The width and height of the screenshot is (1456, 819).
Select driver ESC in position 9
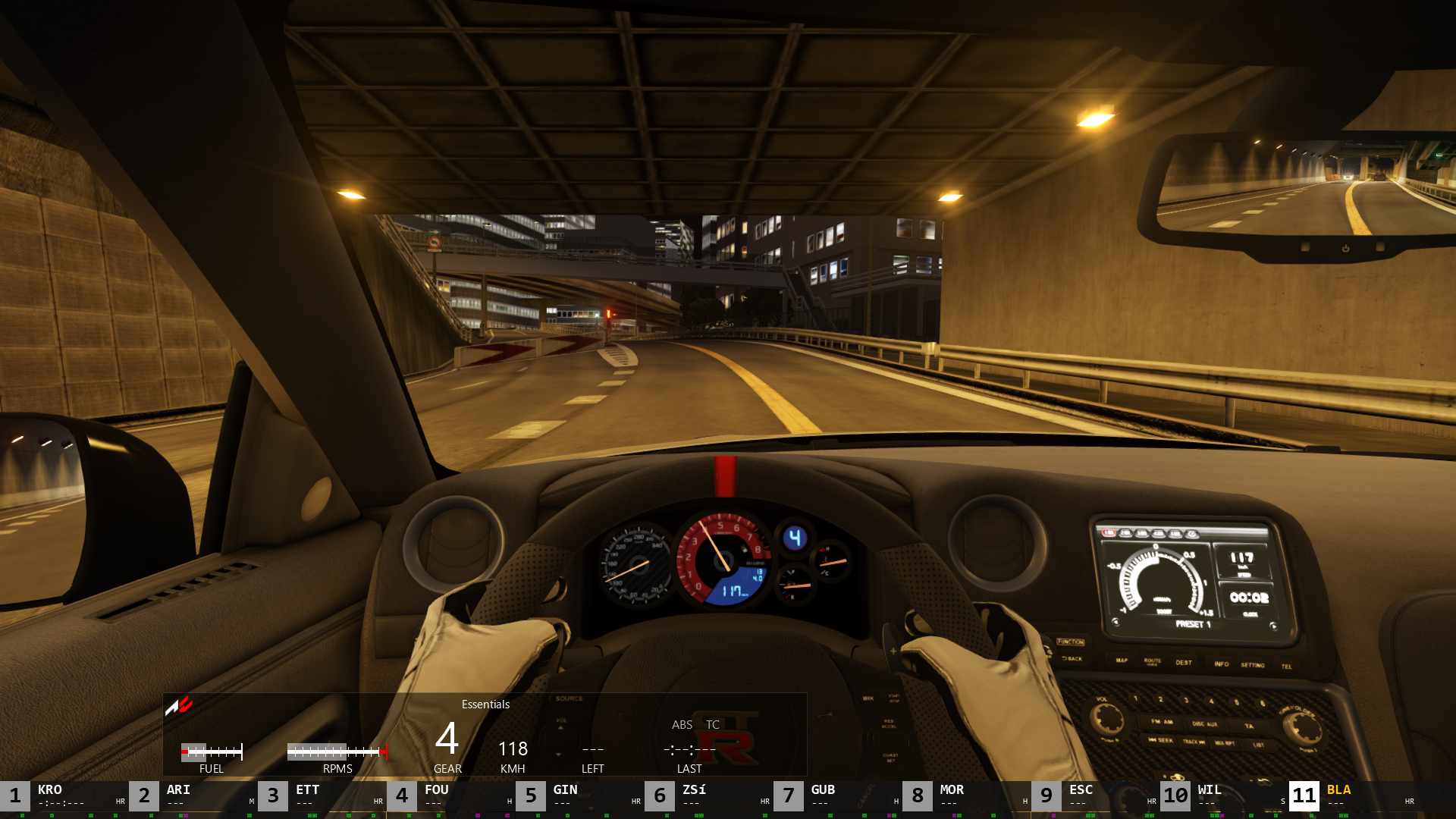tap(1096, 795)
